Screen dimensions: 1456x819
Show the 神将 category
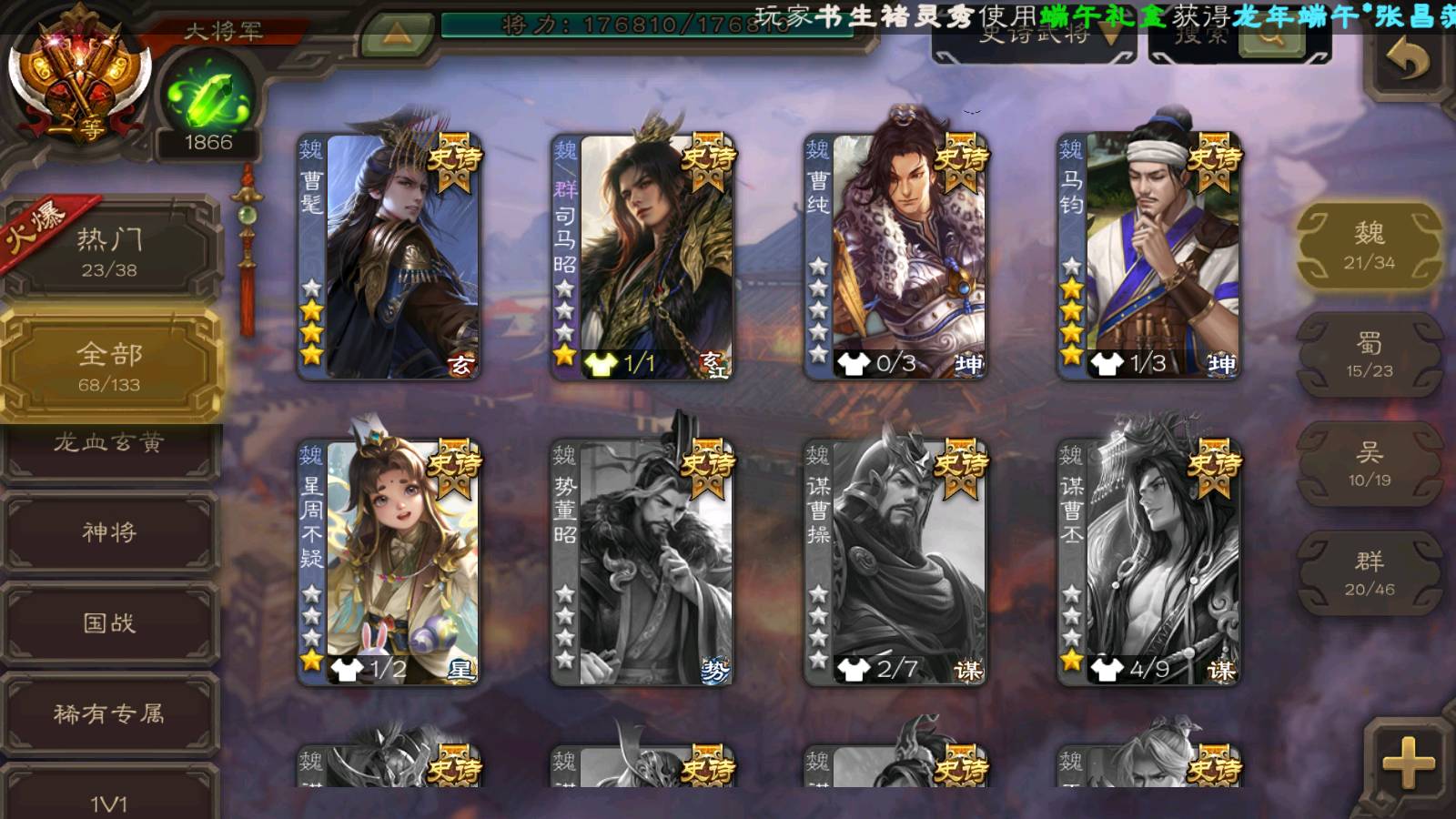[x=109, y=531]
